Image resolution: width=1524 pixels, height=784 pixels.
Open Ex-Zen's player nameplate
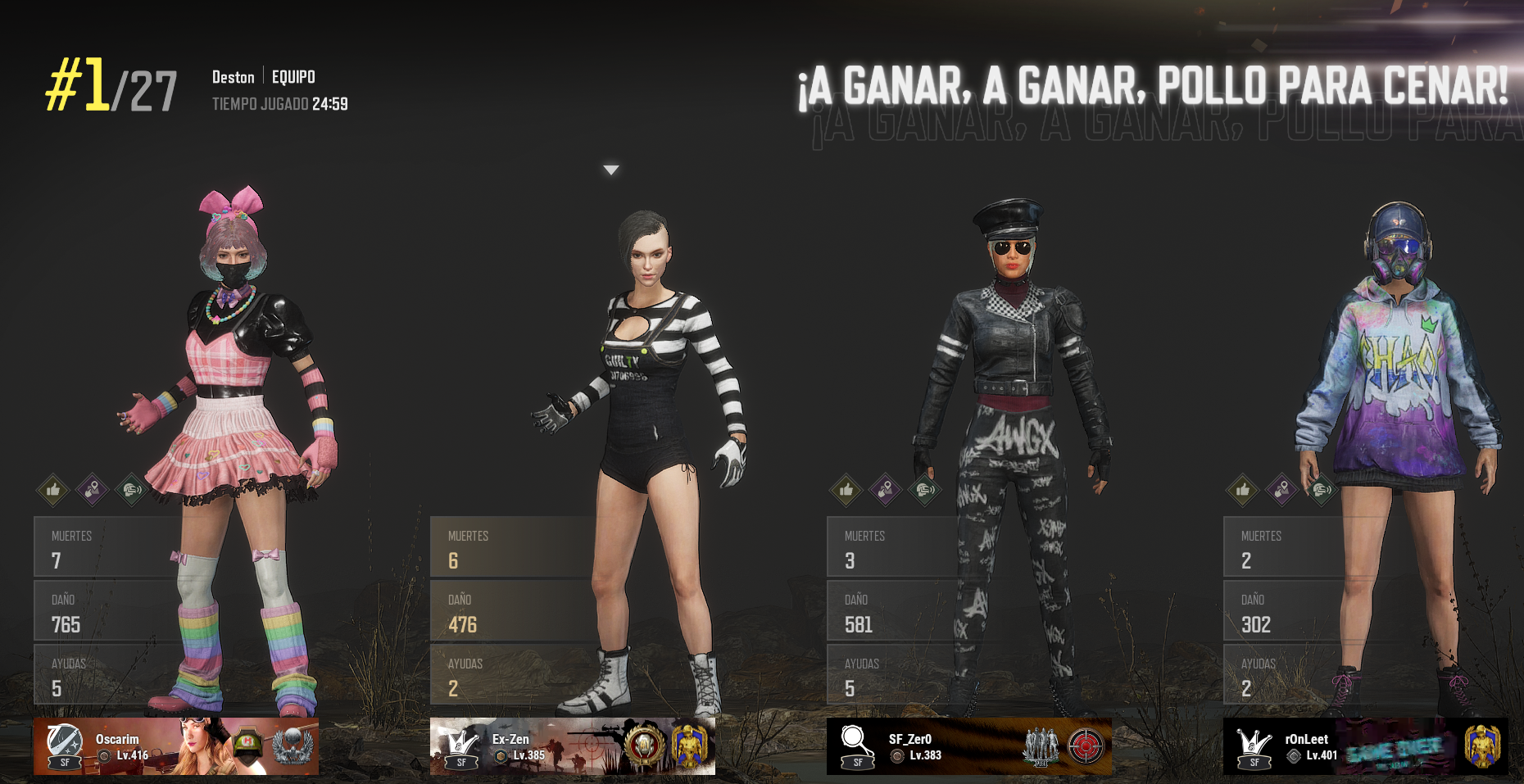point(572,746)
